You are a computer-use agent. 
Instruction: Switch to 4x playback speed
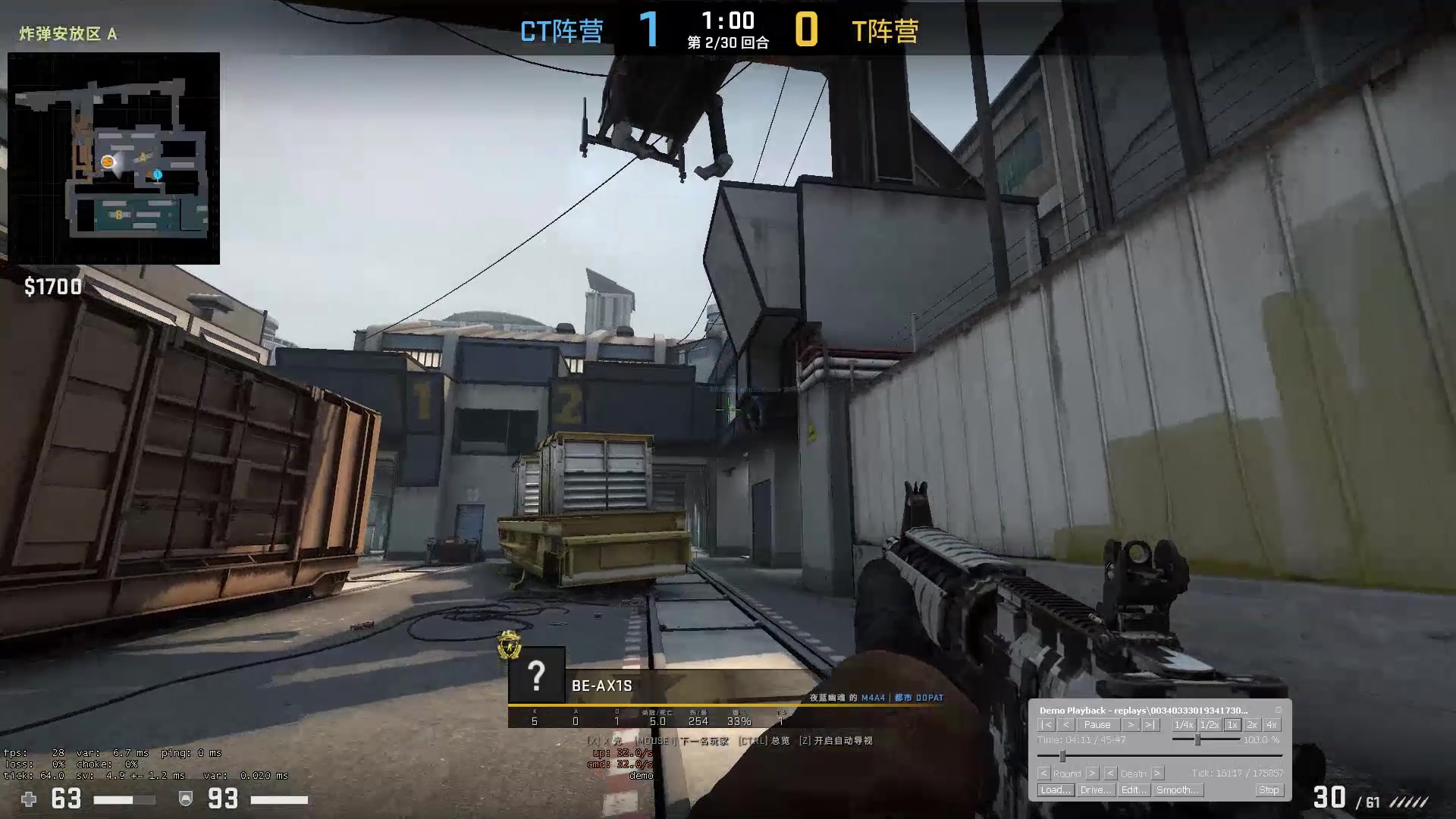tap(1272, 725)
